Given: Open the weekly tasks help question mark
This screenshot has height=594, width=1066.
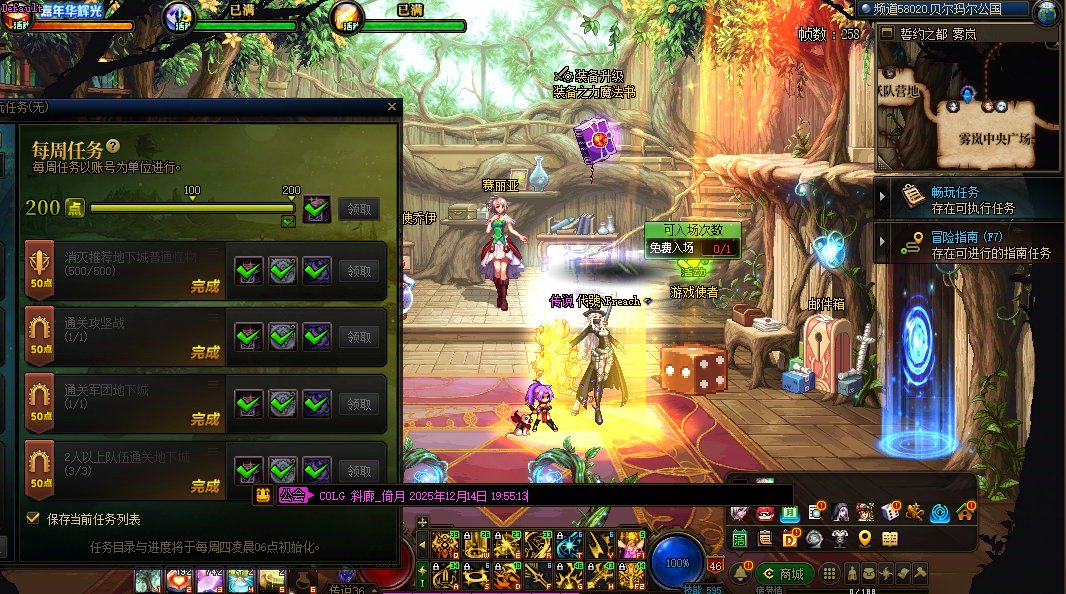Looking at the screenshot, I should [x=113, y=146].
